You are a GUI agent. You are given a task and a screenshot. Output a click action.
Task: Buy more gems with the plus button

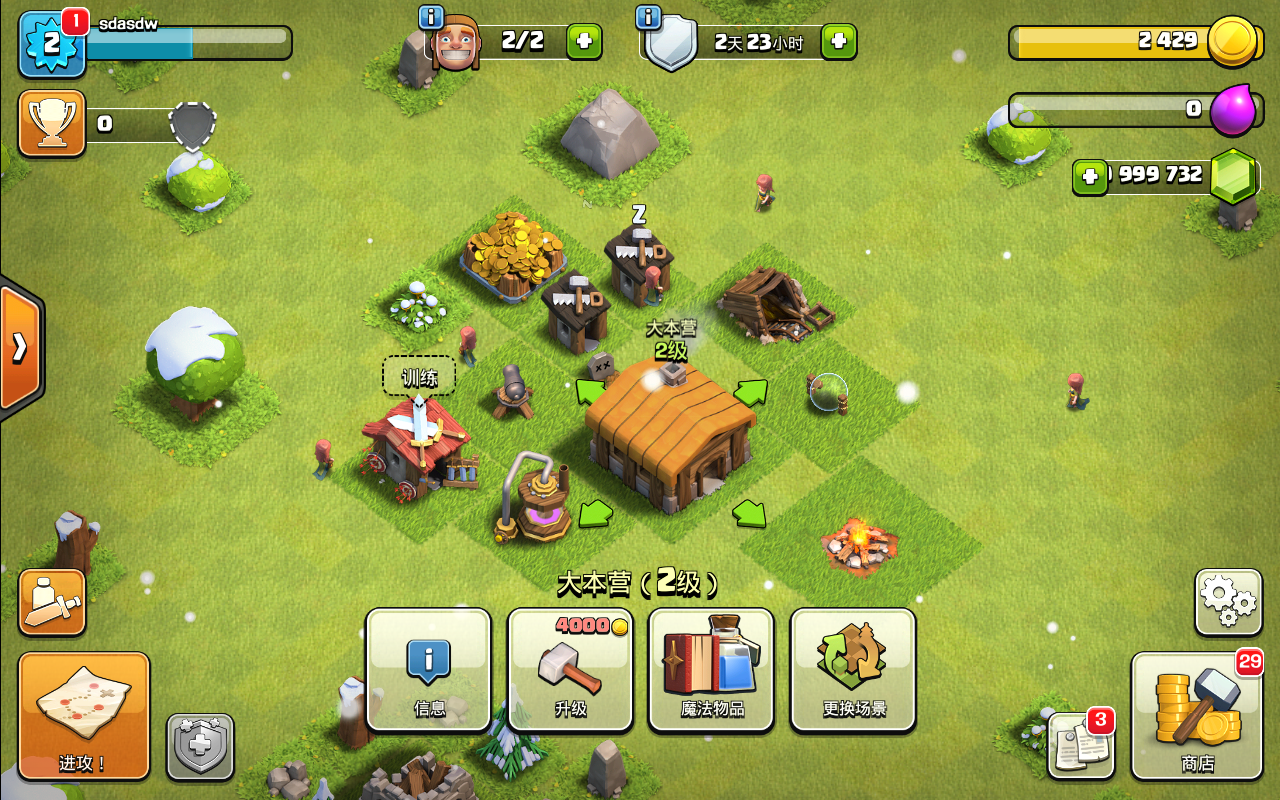[x=1089, y=177]
